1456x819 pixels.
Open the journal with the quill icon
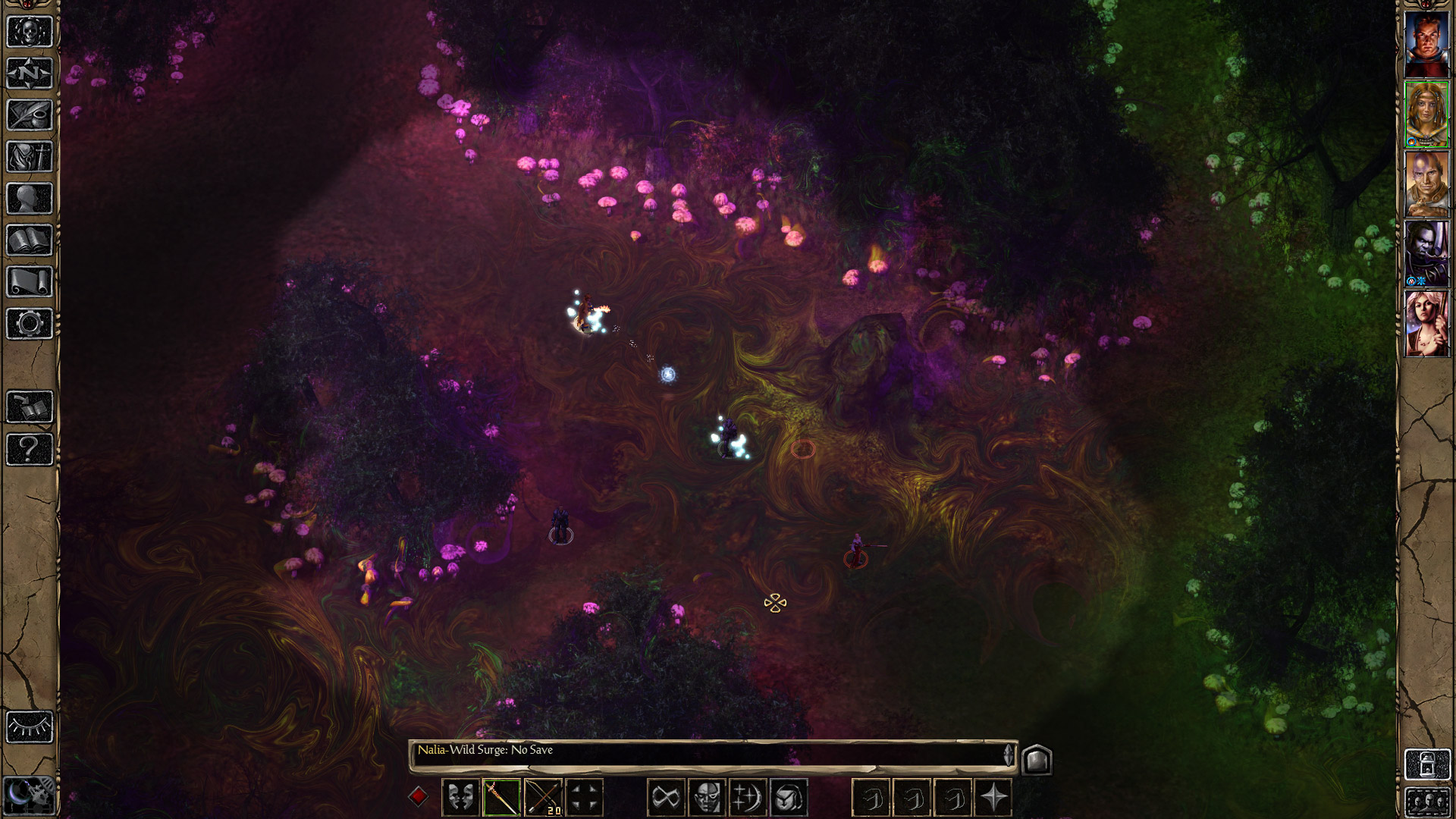pos(30,115)
